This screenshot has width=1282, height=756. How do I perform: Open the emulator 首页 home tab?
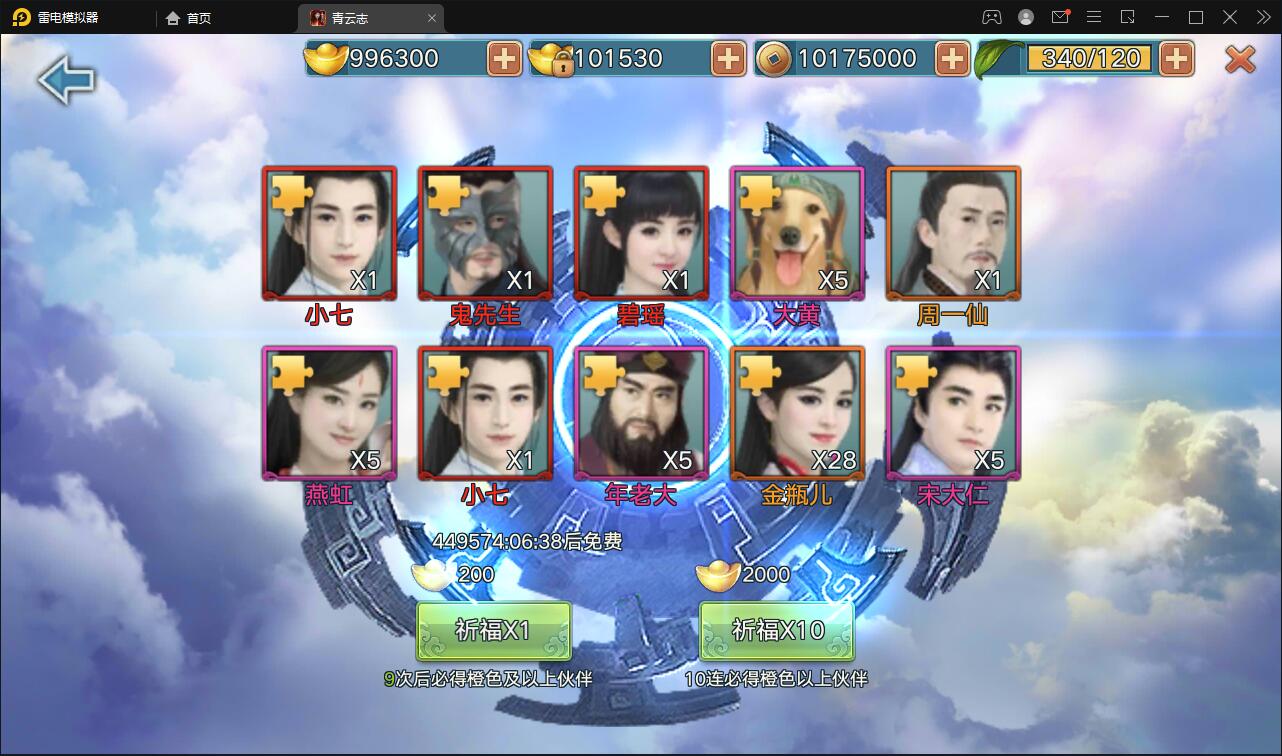coord(189,18)
